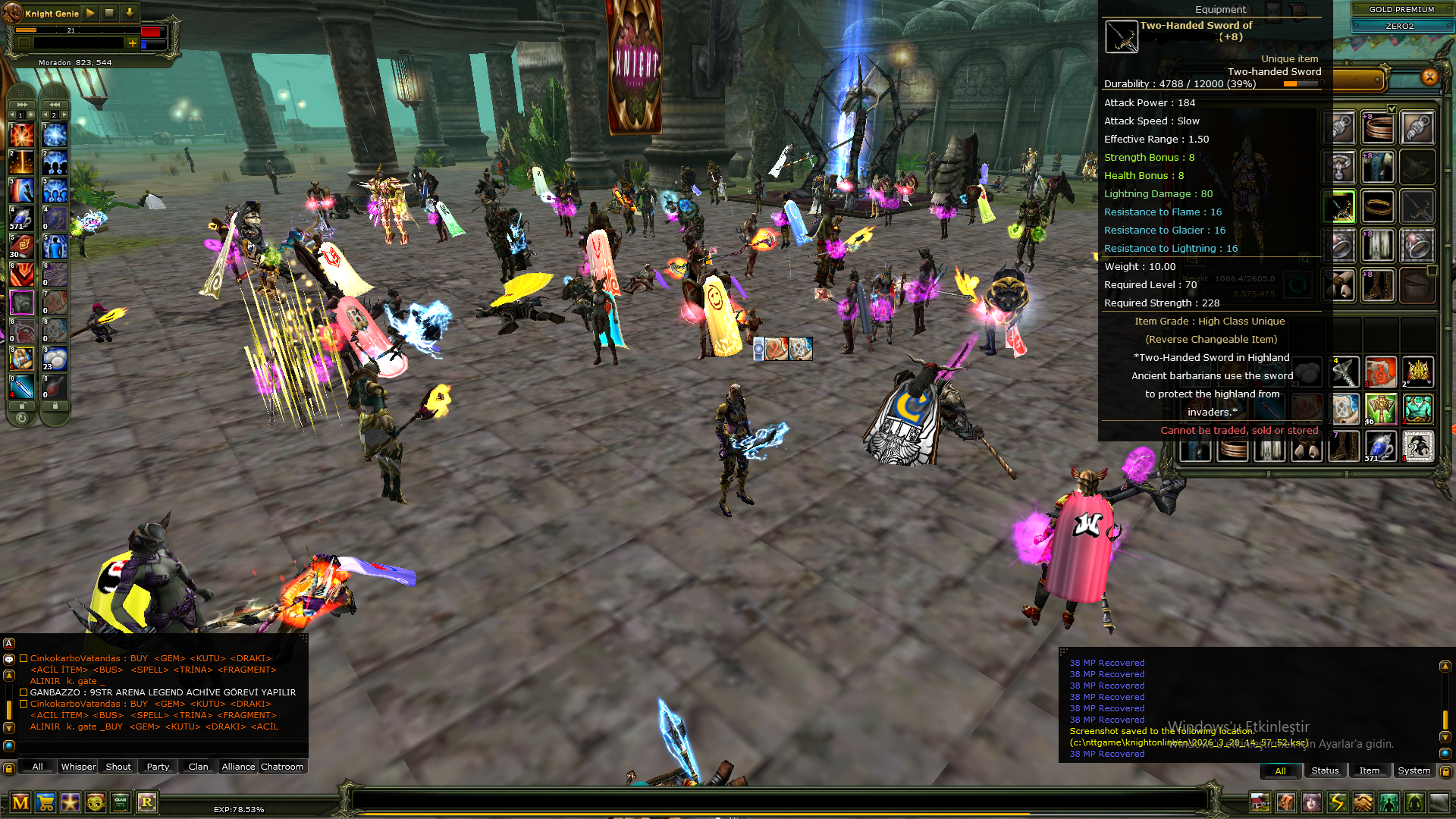
Task: Open the shopping cart item mall icon
Action: 45,801
